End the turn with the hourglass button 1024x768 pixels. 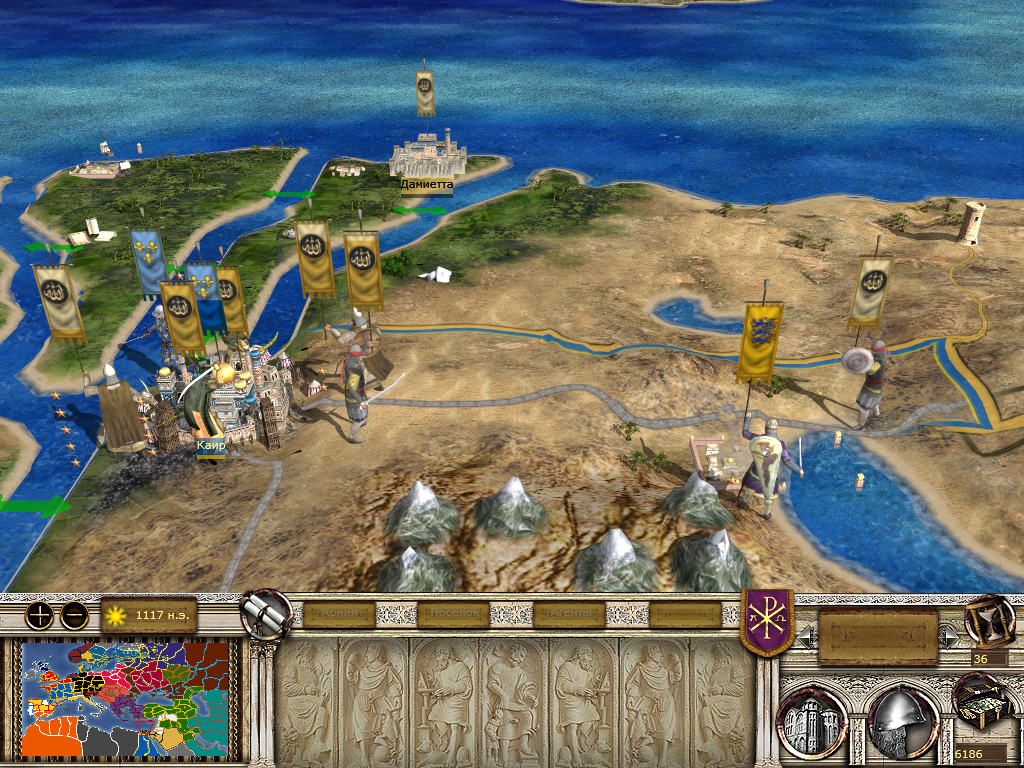988,619
